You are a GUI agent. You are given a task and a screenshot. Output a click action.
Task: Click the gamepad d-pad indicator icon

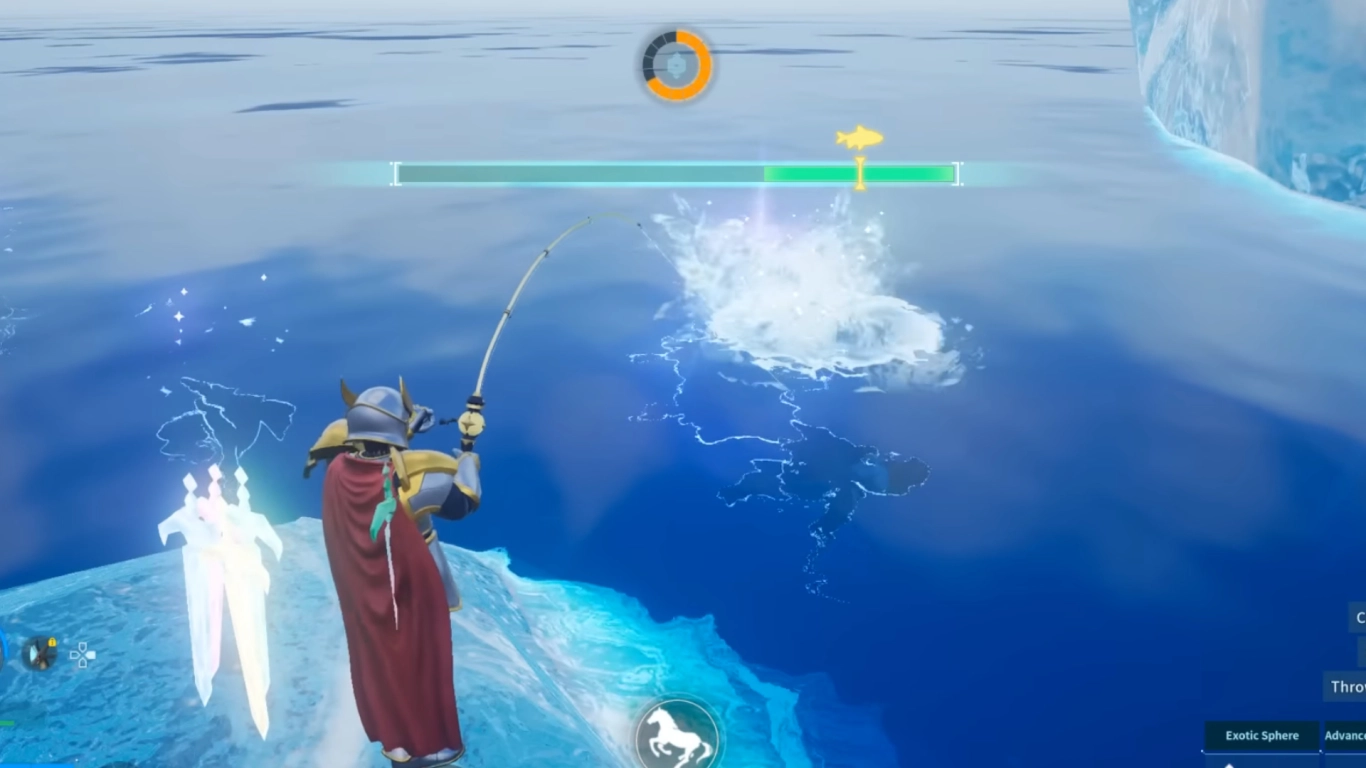coord(83,656)
